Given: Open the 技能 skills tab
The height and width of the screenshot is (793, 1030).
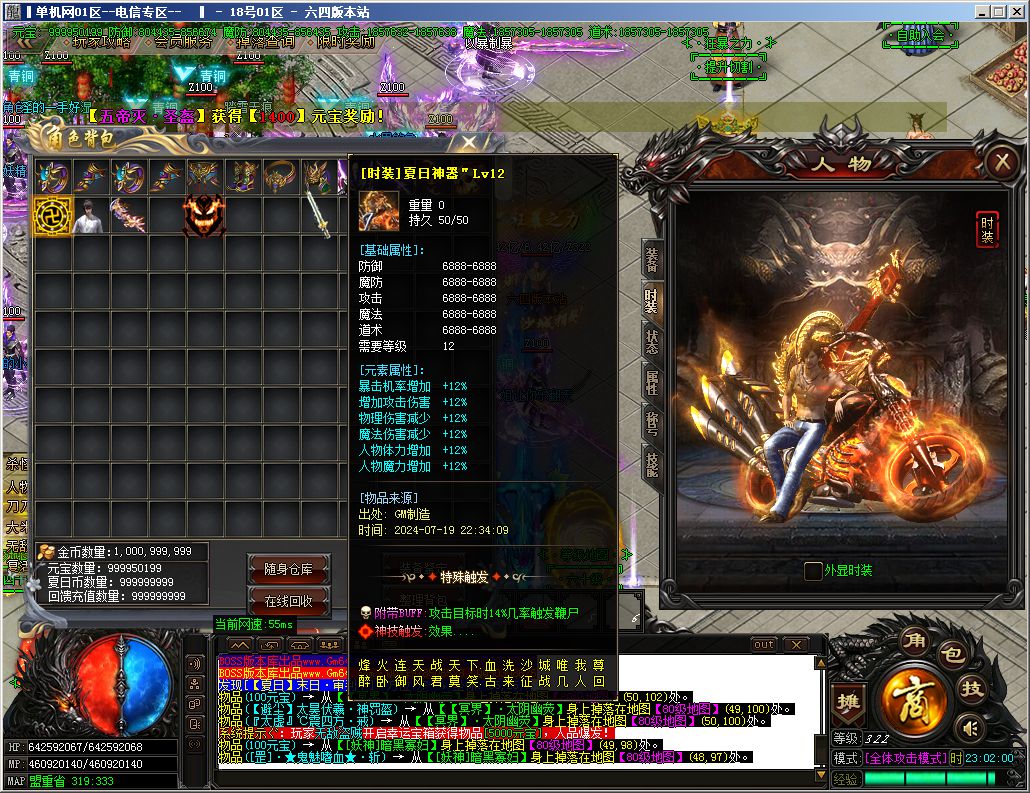Looking at the screenshot, I should [652, 462].
